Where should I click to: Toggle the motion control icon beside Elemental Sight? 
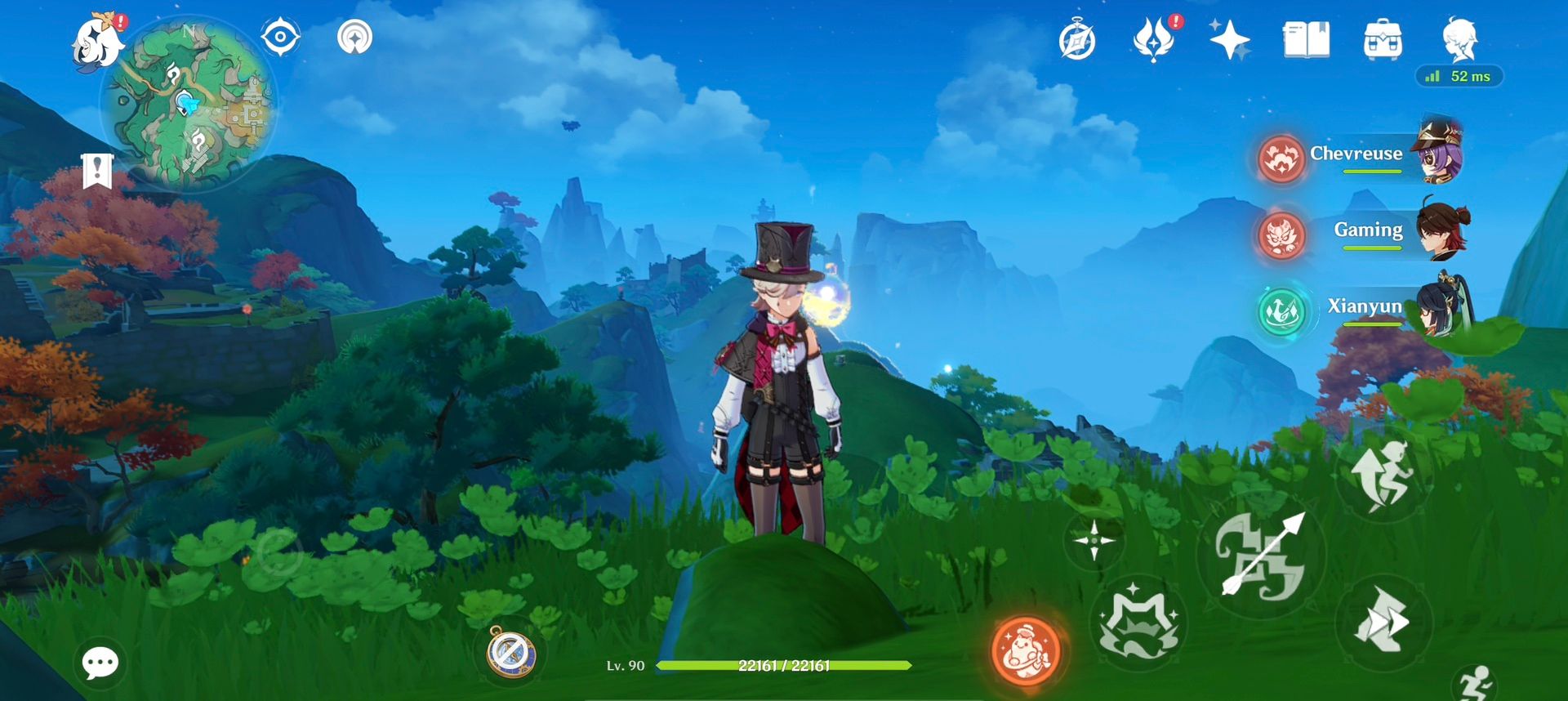point(355,36)
